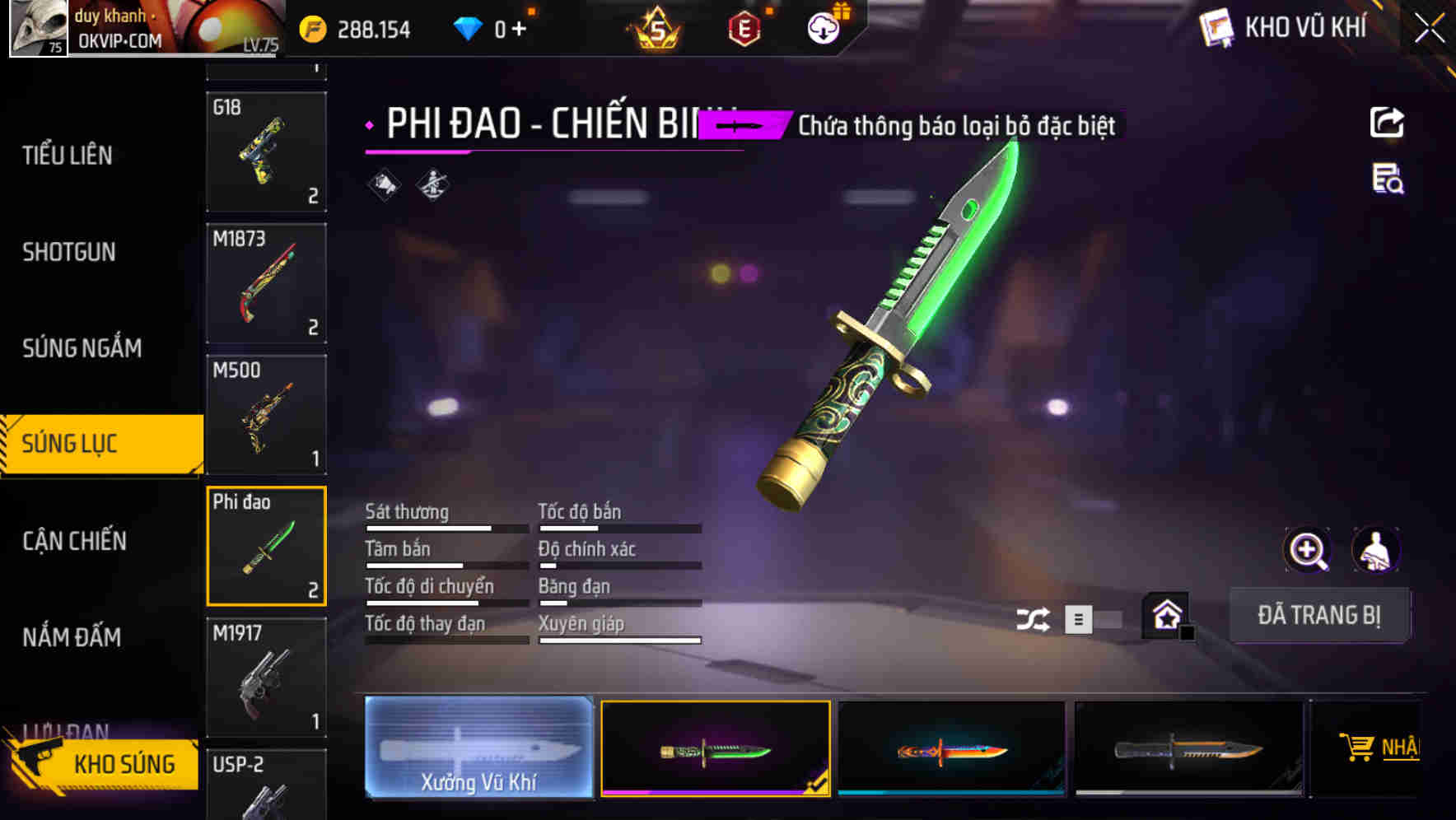The image size is (1456, 820).
Task: Zoom in with the magnifier icon
Action: pos(1307,550)
